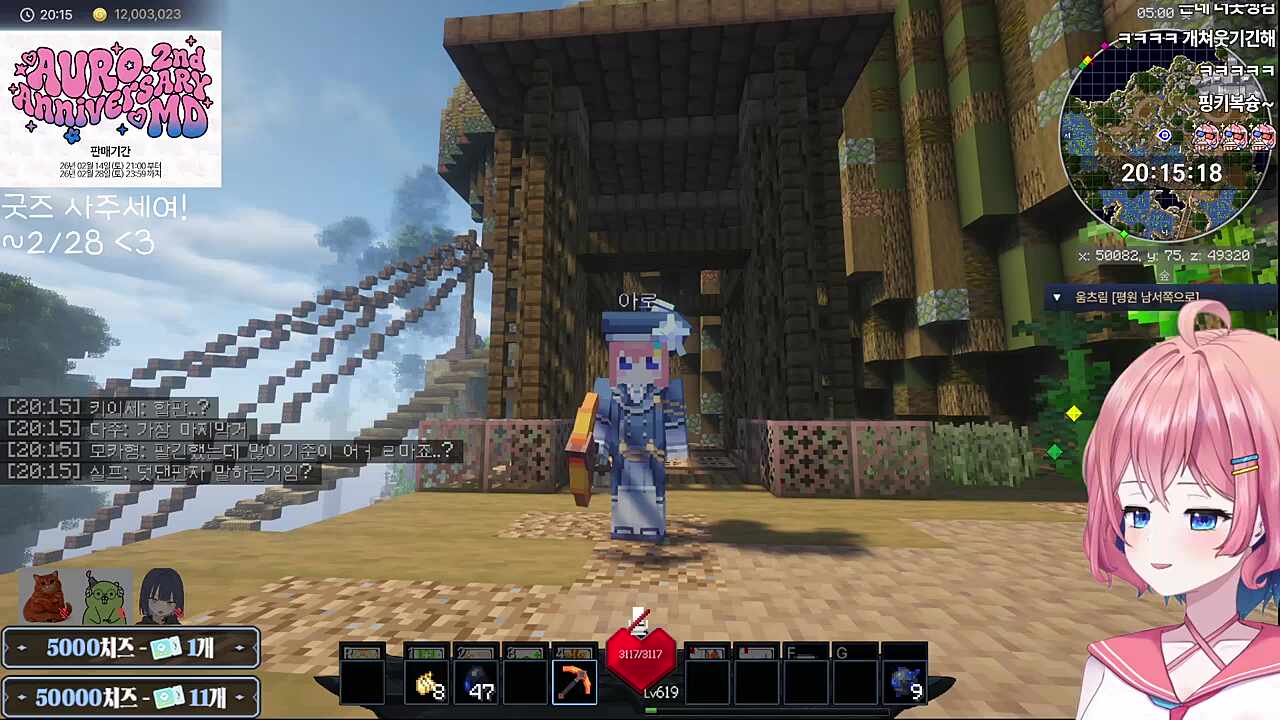Open the AURO 2nd Anniversary MD banner
This screenshot has width=1280, height=720.
click(110, 108)
